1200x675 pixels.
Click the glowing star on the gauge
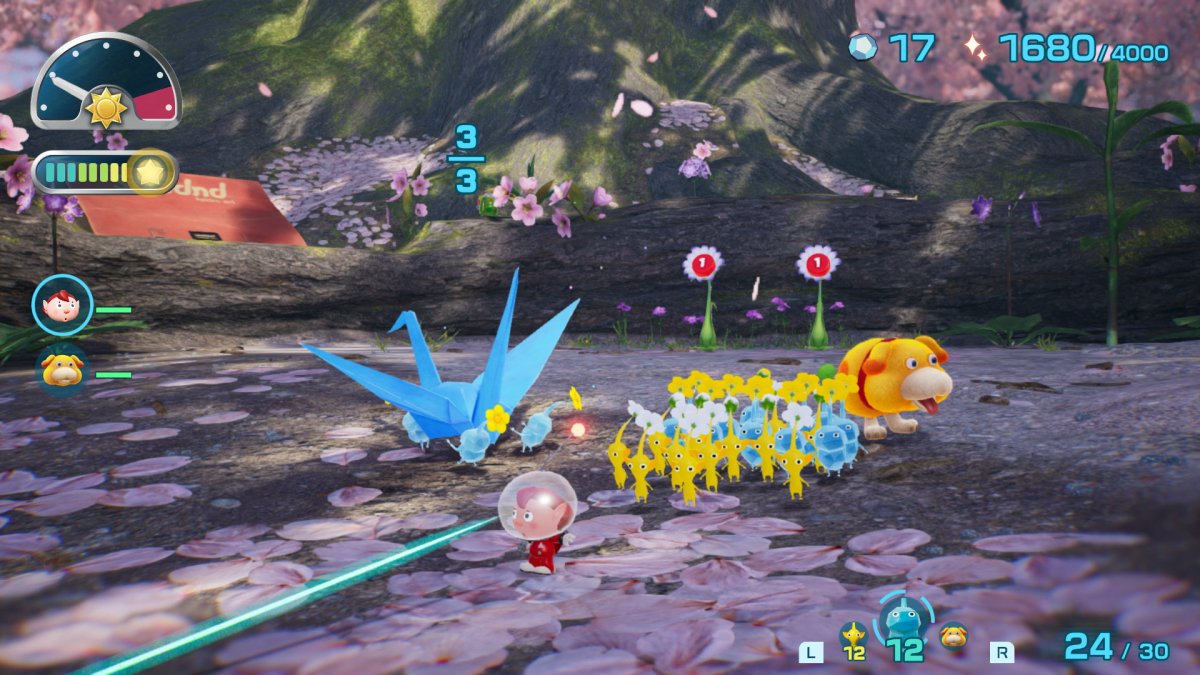151,173
